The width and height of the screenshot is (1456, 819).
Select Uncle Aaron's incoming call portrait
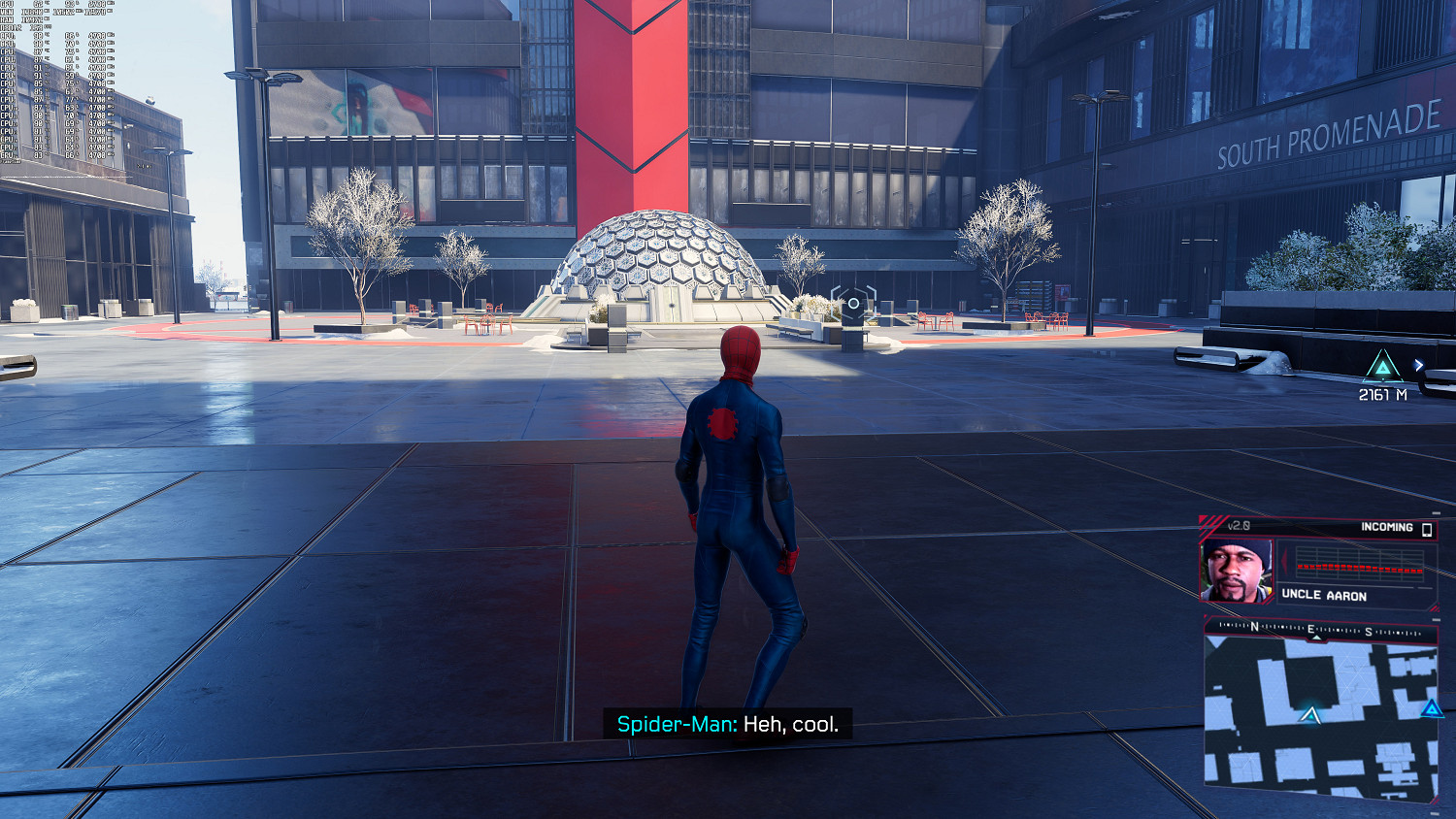pos(1236,572)
